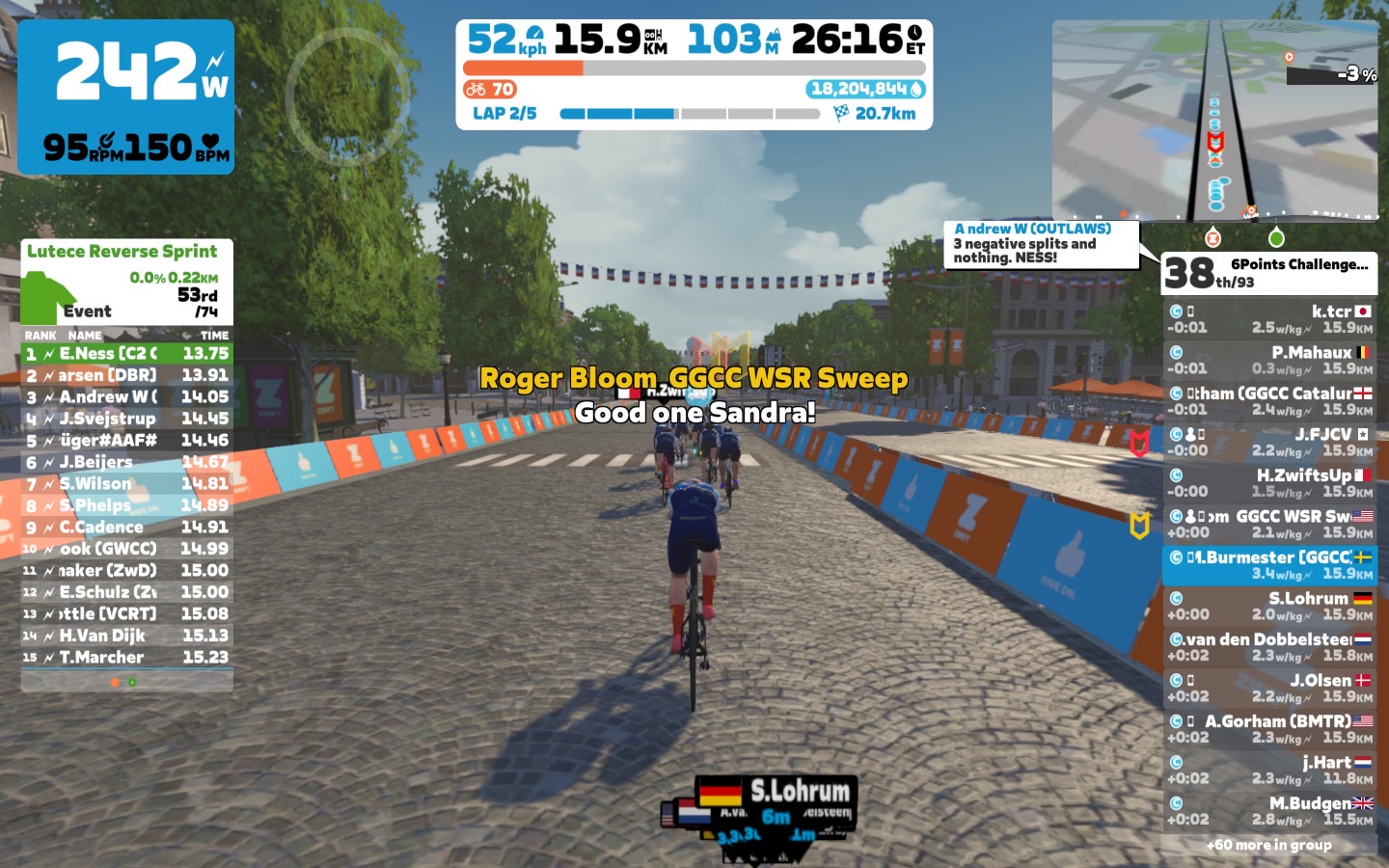1389x868 pixels.
Task: Select J.FJCV in the nearby riders list
Action: (1269, 442)
